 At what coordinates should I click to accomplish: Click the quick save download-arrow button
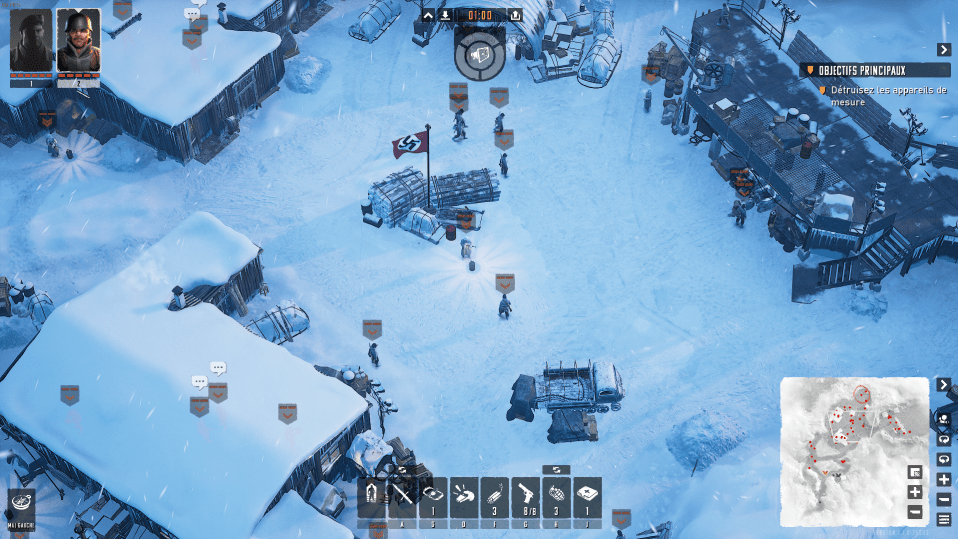[x=446, y=15]
